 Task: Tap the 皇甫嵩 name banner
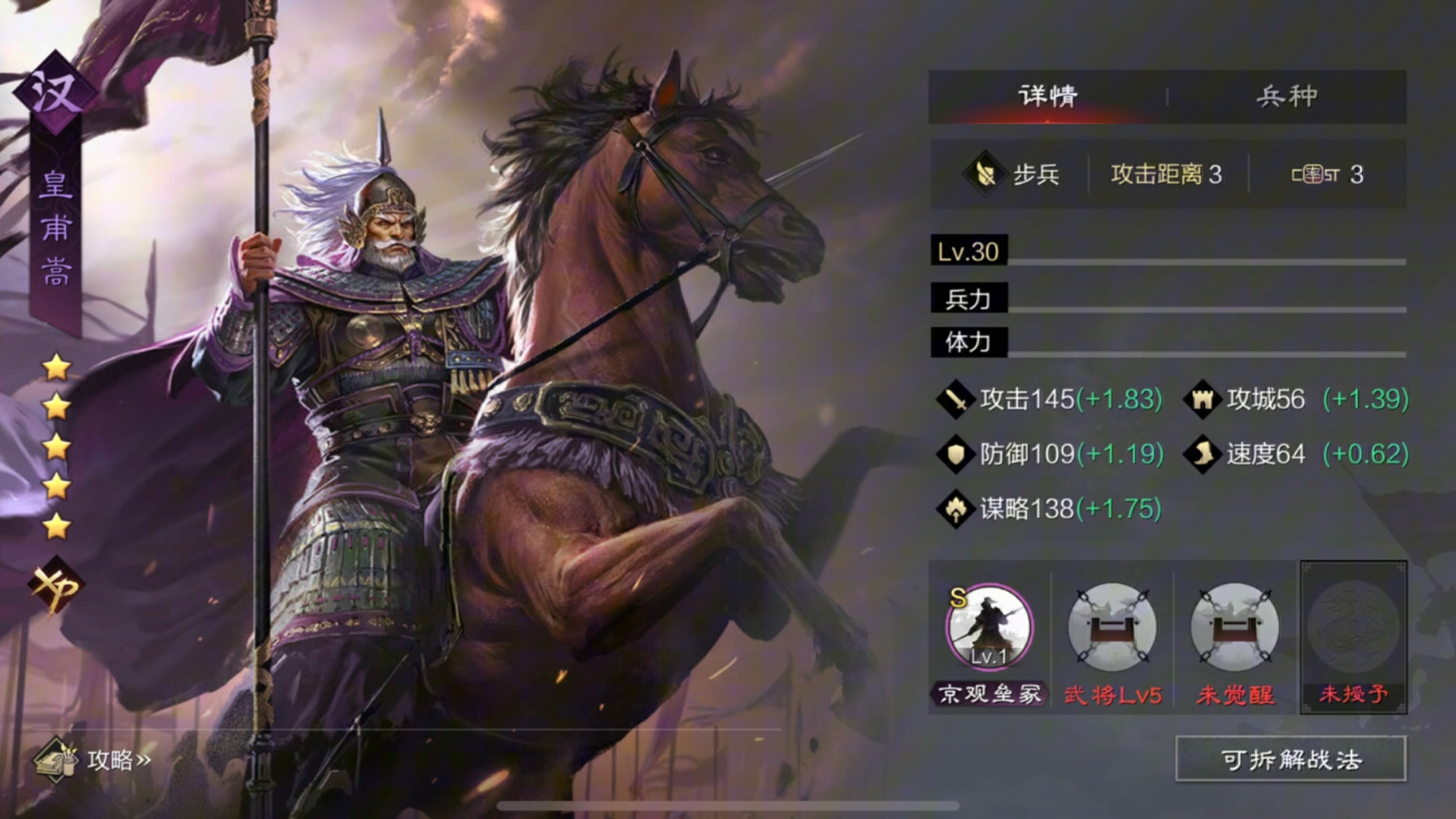tap(54, 228)
